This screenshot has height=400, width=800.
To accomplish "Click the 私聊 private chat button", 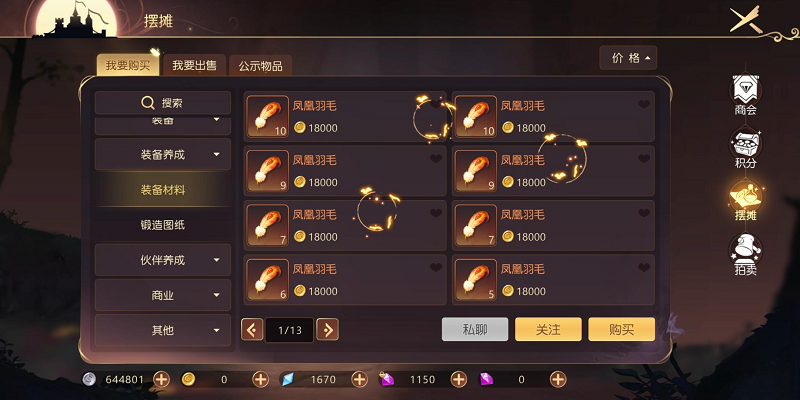I will (x=475, y=329).
